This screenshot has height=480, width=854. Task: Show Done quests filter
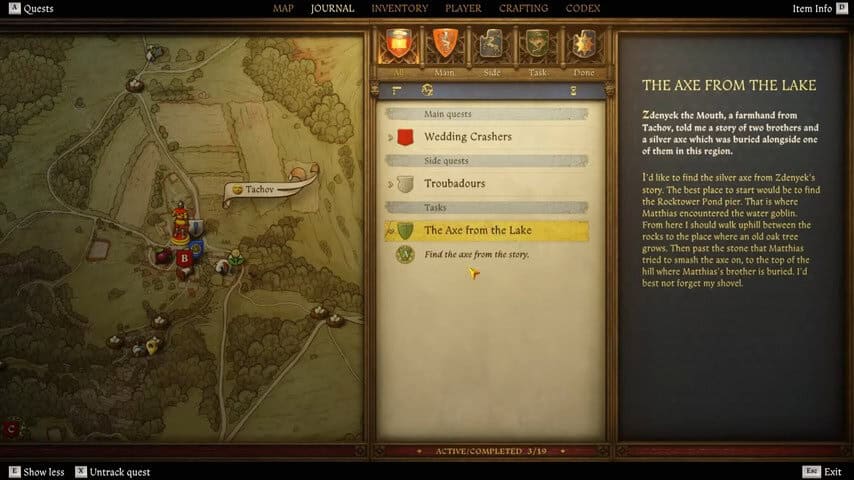click(x=581, y=46)
